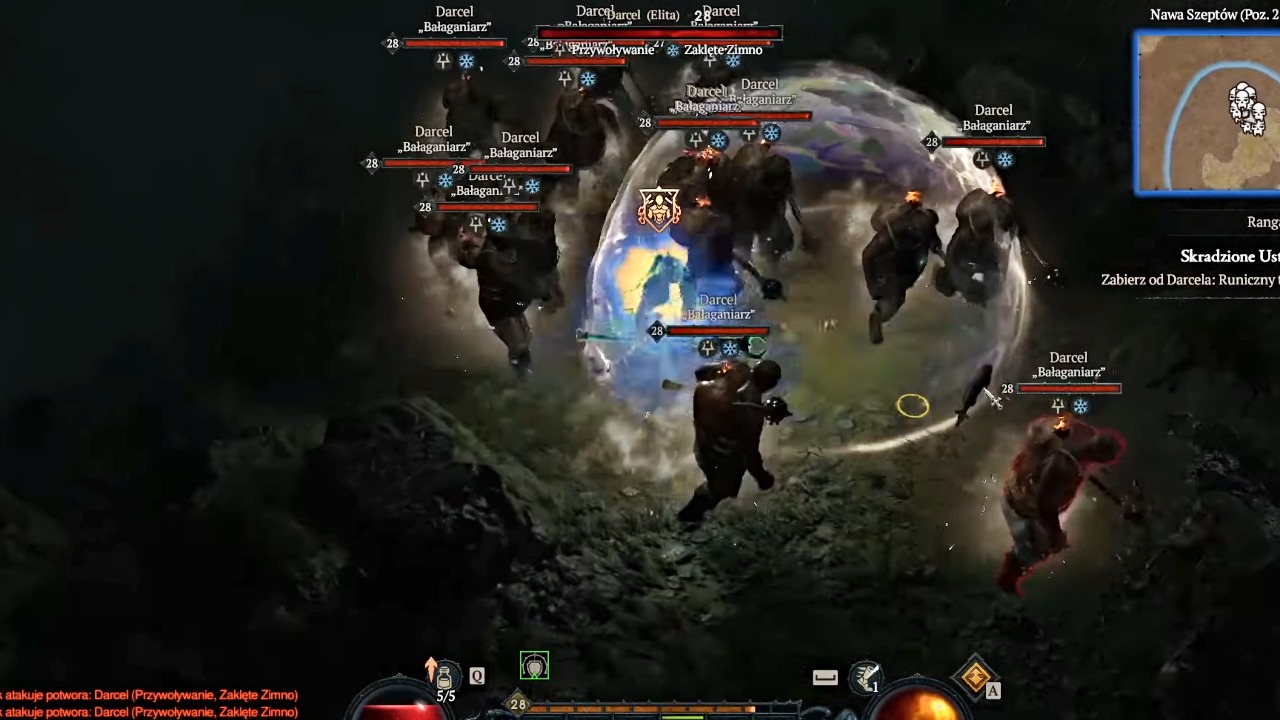Image resolution: width=1280 pixels, height=720 pixels.
Task: Click the Nawa Szeptów zone header
Action: 1213,14
